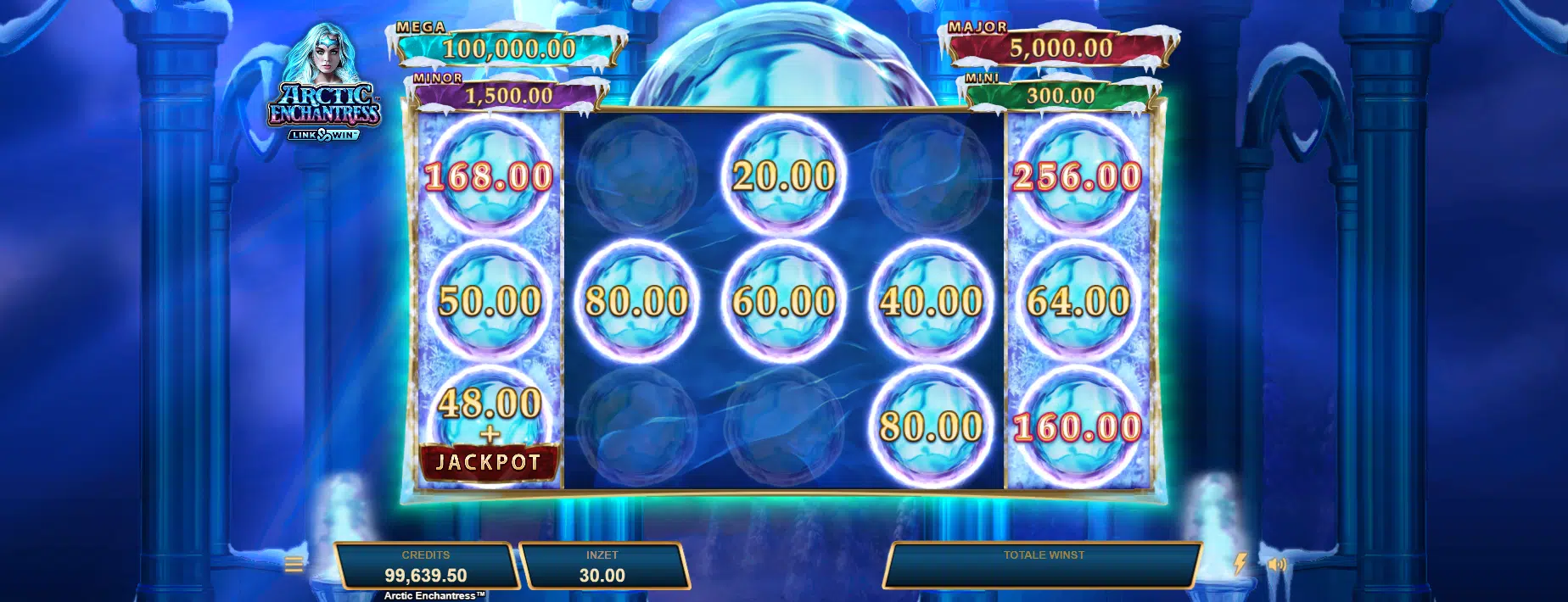1568x602 pixels.
Task: Click the Credits balance panel
Action: (426, 566)
